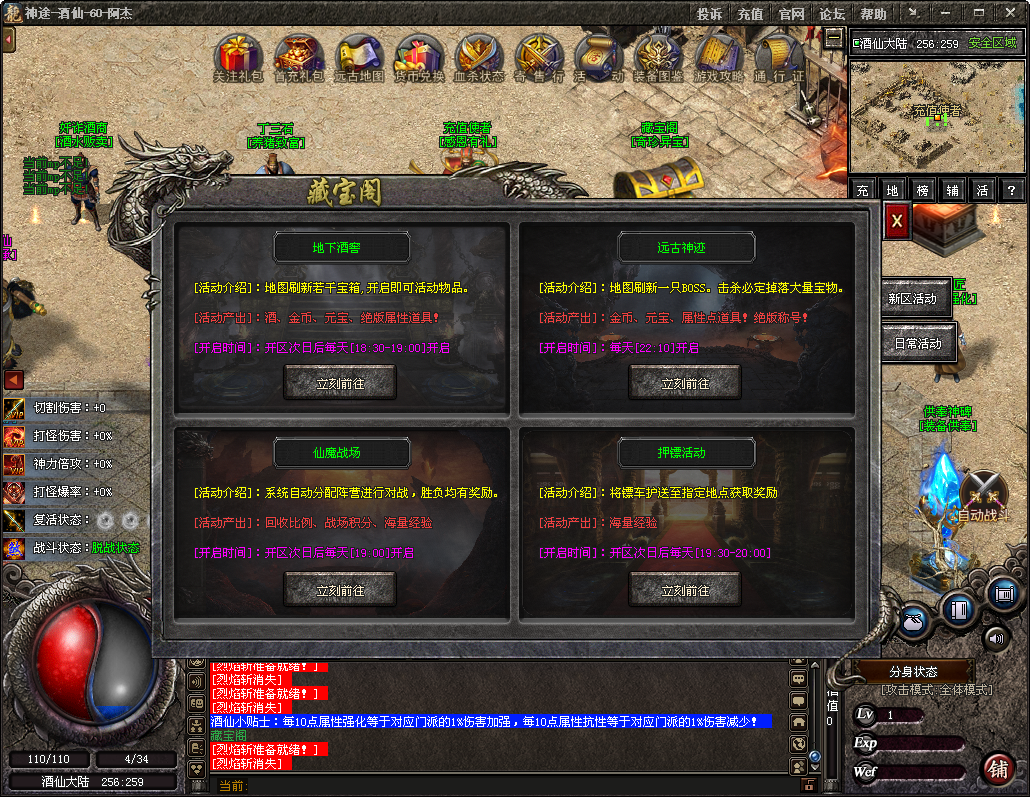Open the 货币兑换 currency exchange icon
Screen dimensions: 1030x797
[x=419, y=56]
